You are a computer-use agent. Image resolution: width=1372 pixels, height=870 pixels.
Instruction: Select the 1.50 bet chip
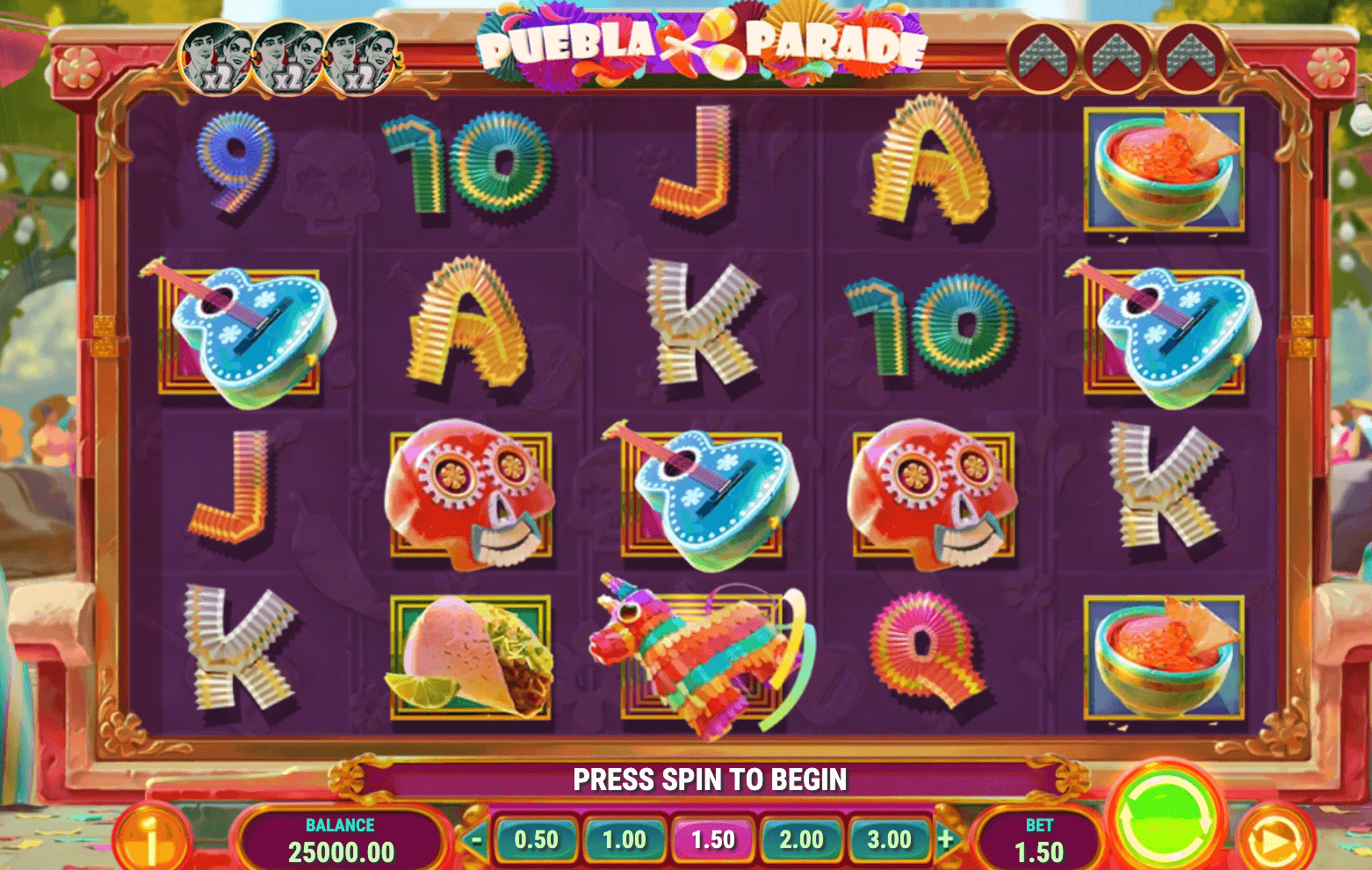[x=712, y=840]
